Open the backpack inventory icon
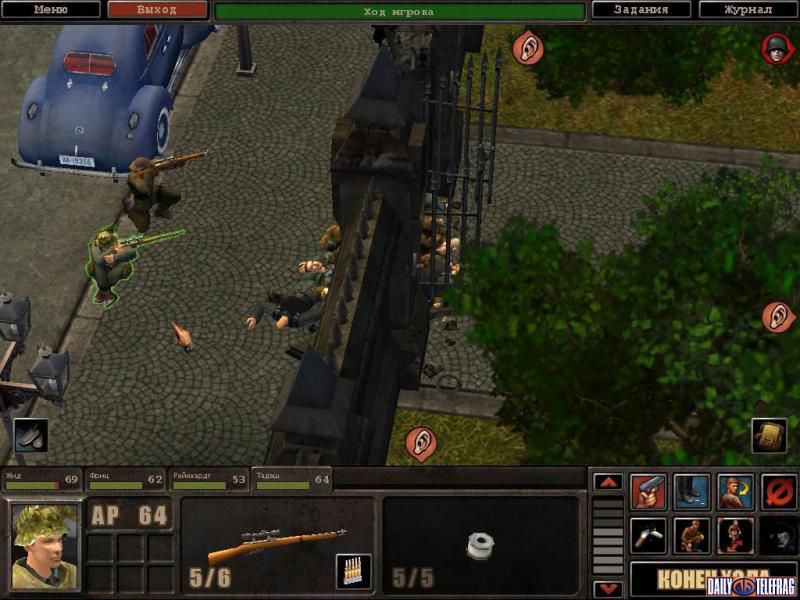 [766, 436]
